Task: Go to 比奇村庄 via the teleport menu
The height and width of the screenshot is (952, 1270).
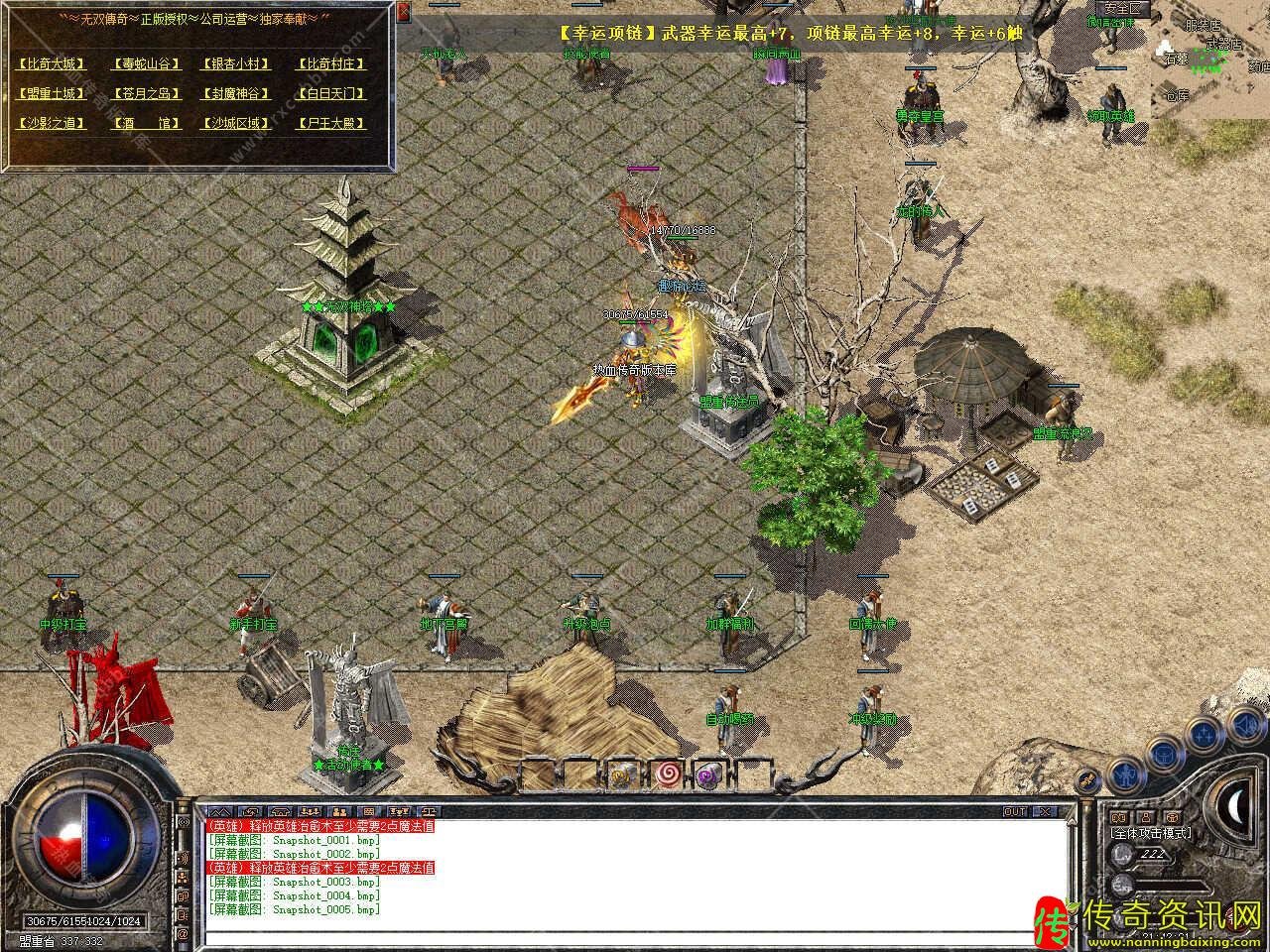Action: click(331, 63)
